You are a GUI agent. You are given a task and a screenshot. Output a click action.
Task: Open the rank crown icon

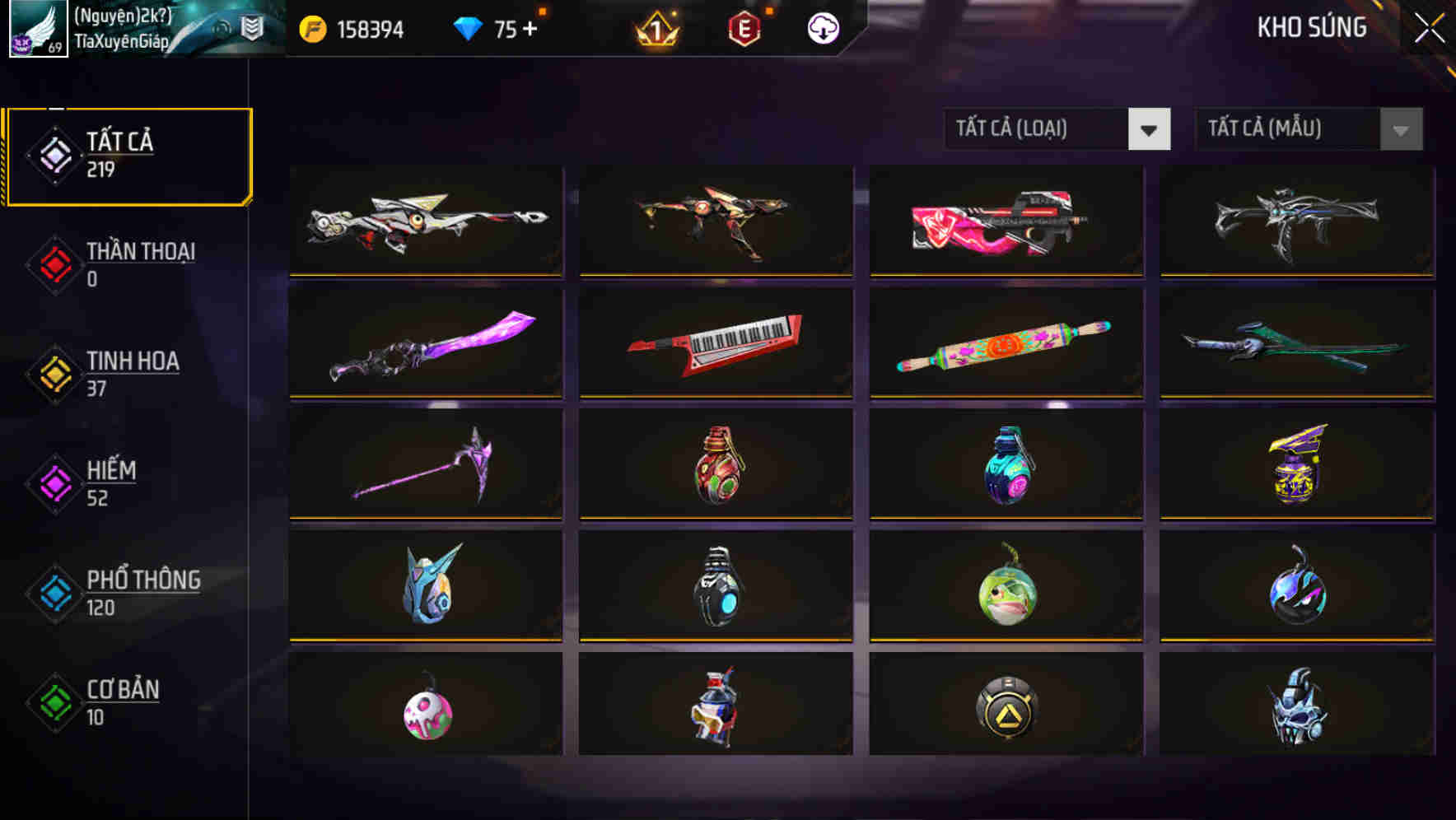[x=656, y=28]
